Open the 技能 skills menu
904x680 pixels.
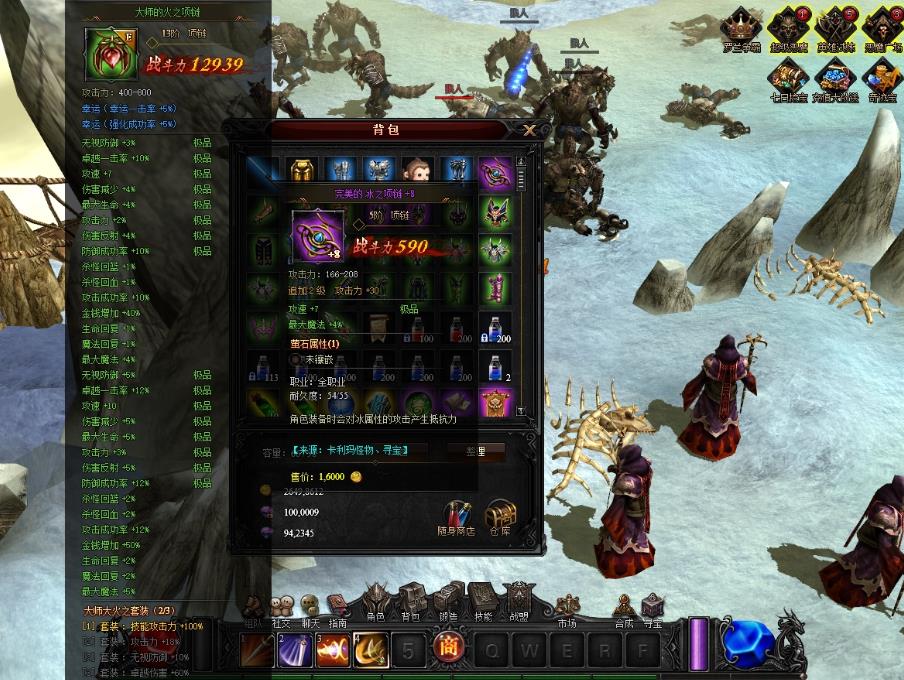tap(482, 603)
